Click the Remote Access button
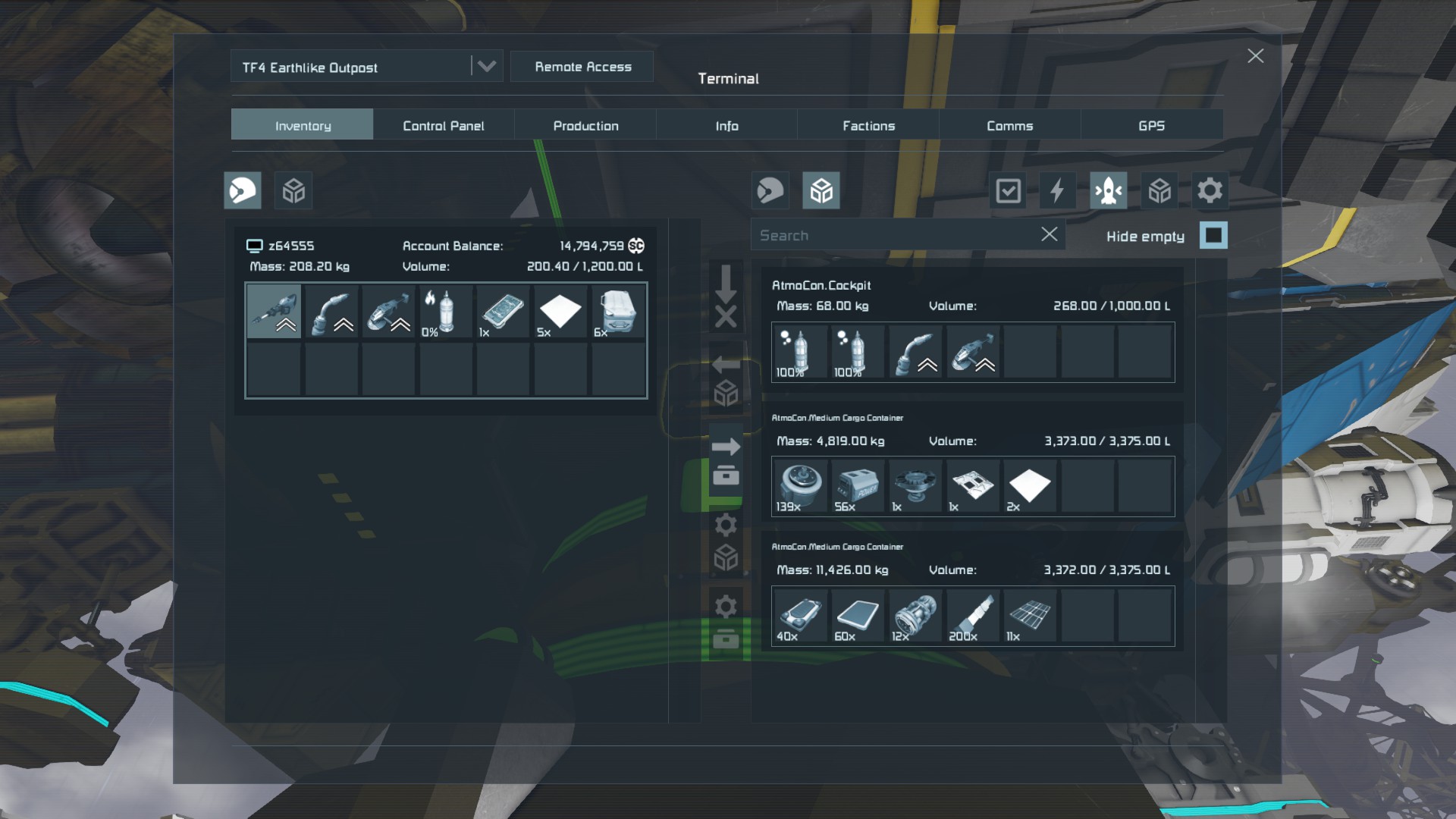Viewport: 1456px width, 819px height. (582, 67)
